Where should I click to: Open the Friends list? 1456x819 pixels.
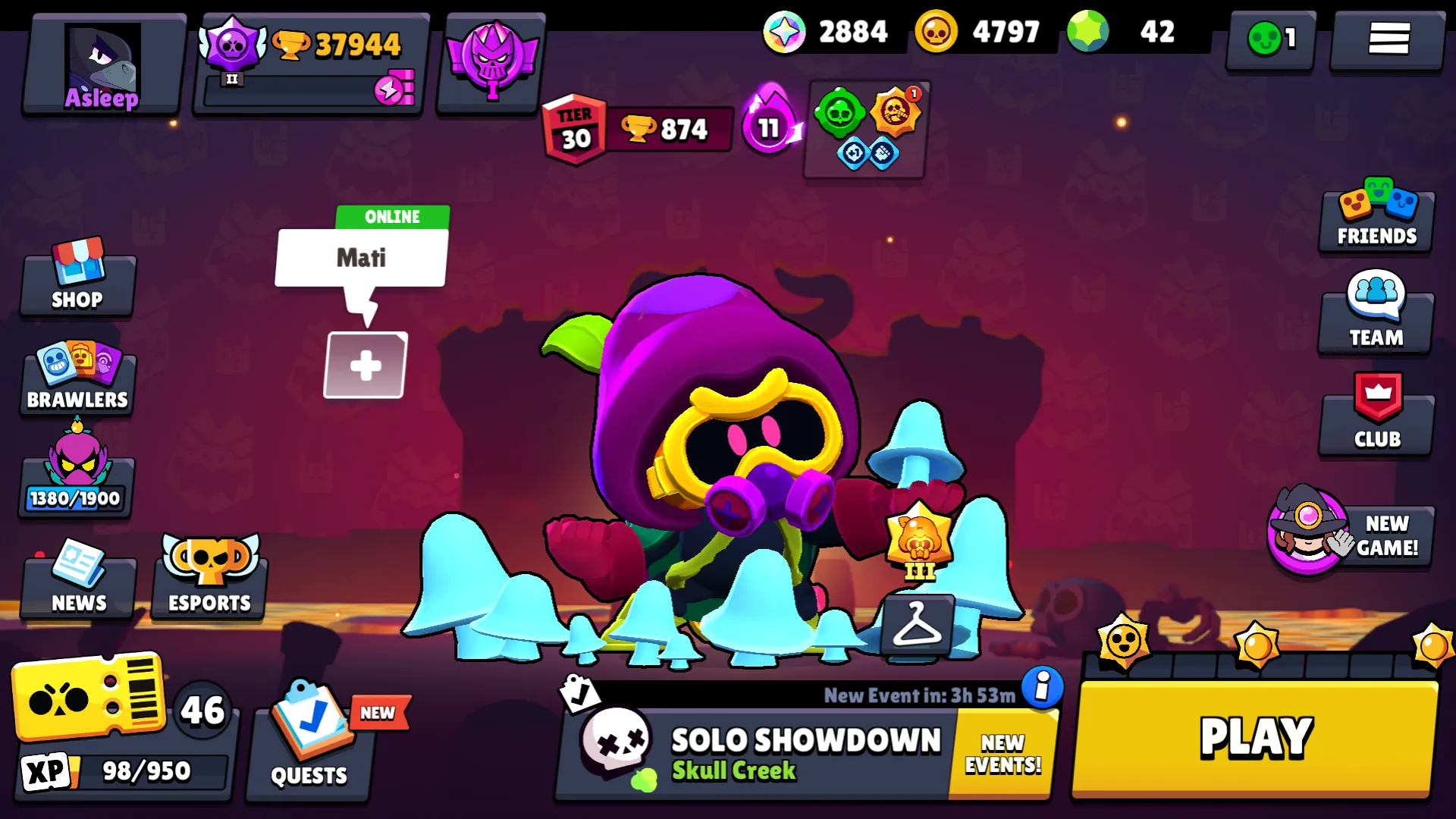tap(1375, 218)
